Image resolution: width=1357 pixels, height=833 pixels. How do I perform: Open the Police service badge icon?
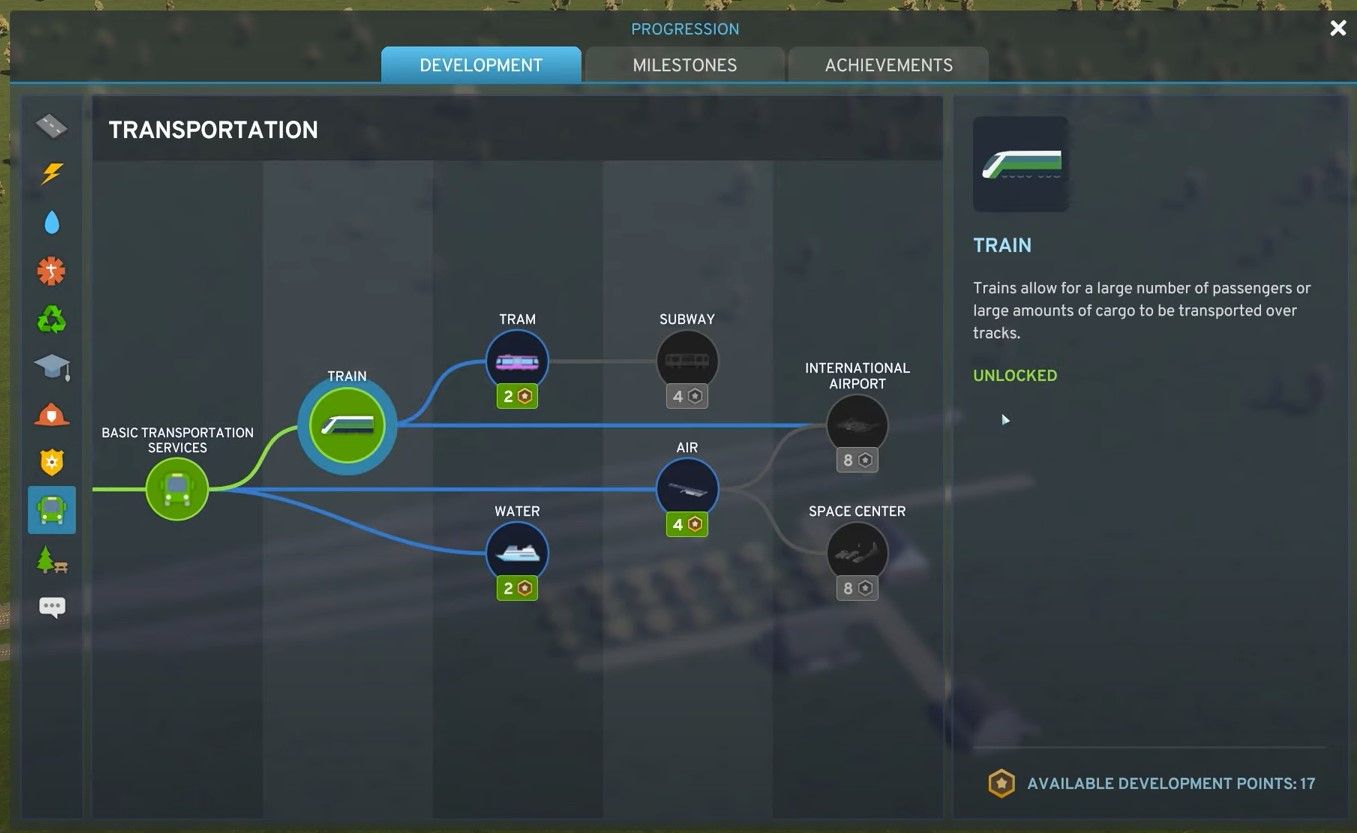(x=51, y=462)
